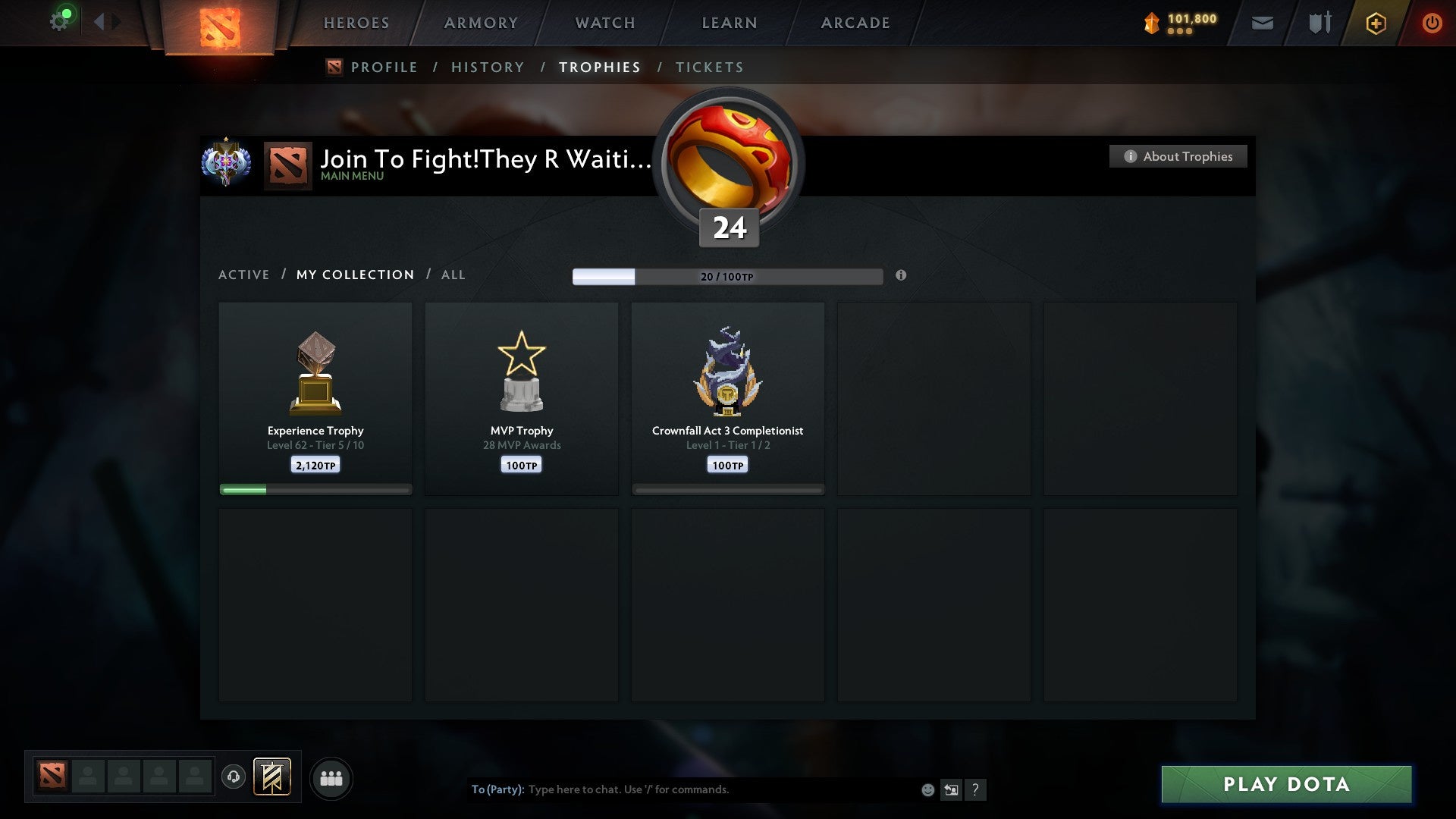This screenshot has height=819, width=1456.
Task: Open the friends list people icon
Action: (331, 778)
